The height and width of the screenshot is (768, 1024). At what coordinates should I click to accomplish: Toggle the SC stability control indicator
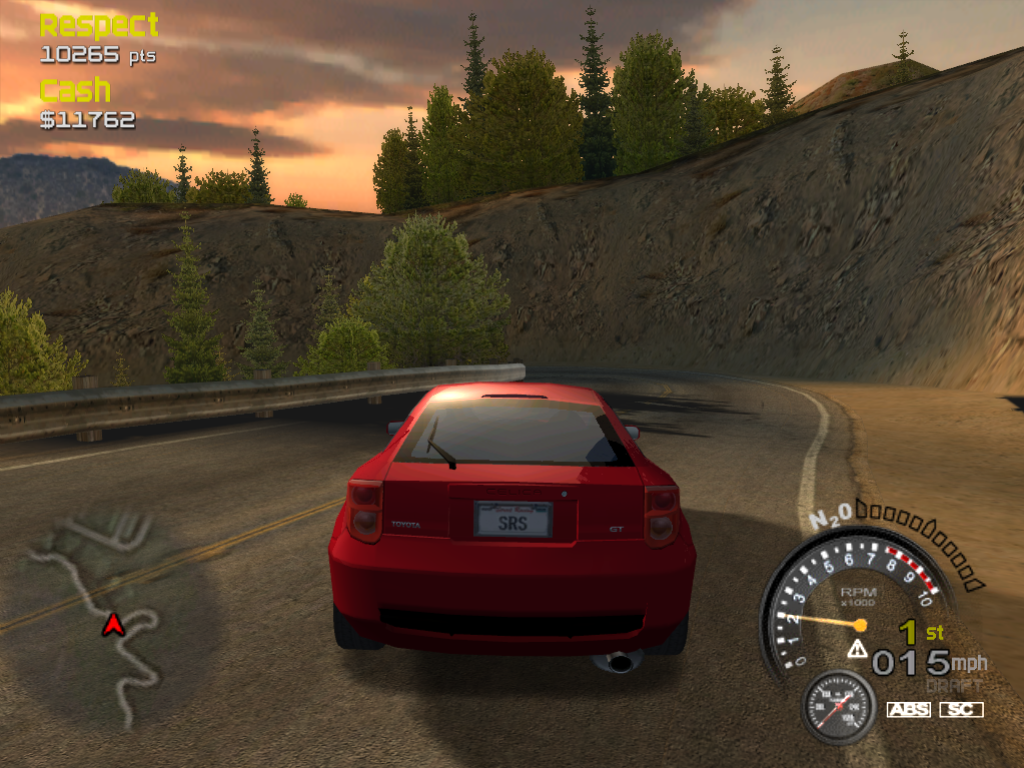[x=961, y=710]
